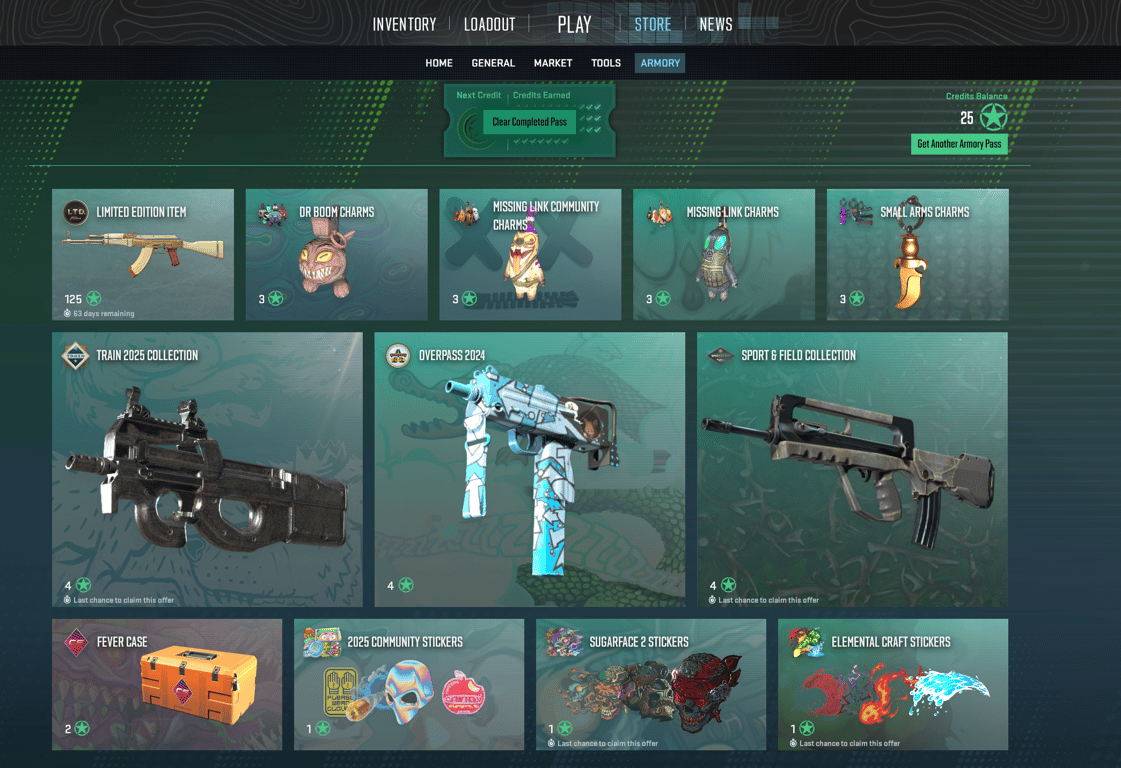
Task: Select the Sport & Field Collection
Action: pyautogui.click(x=852, y=469)
